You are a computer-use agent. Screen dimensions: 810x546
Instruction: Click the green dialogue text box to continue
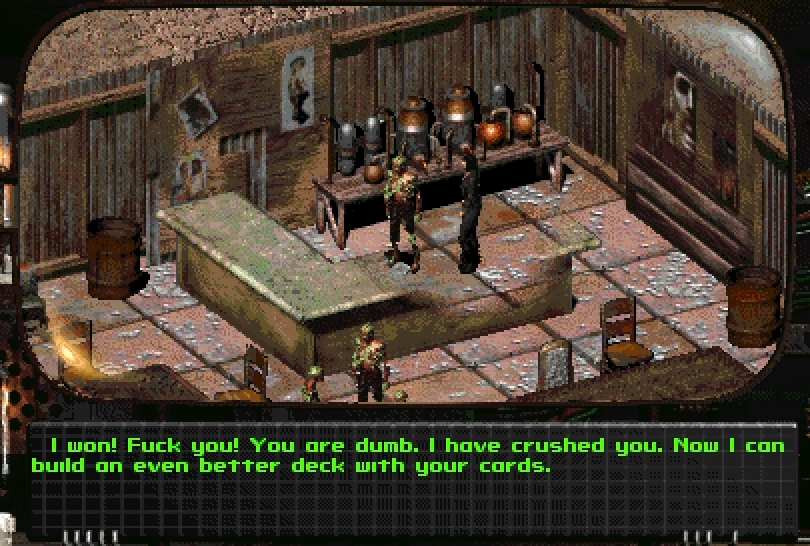coord(405,456)
